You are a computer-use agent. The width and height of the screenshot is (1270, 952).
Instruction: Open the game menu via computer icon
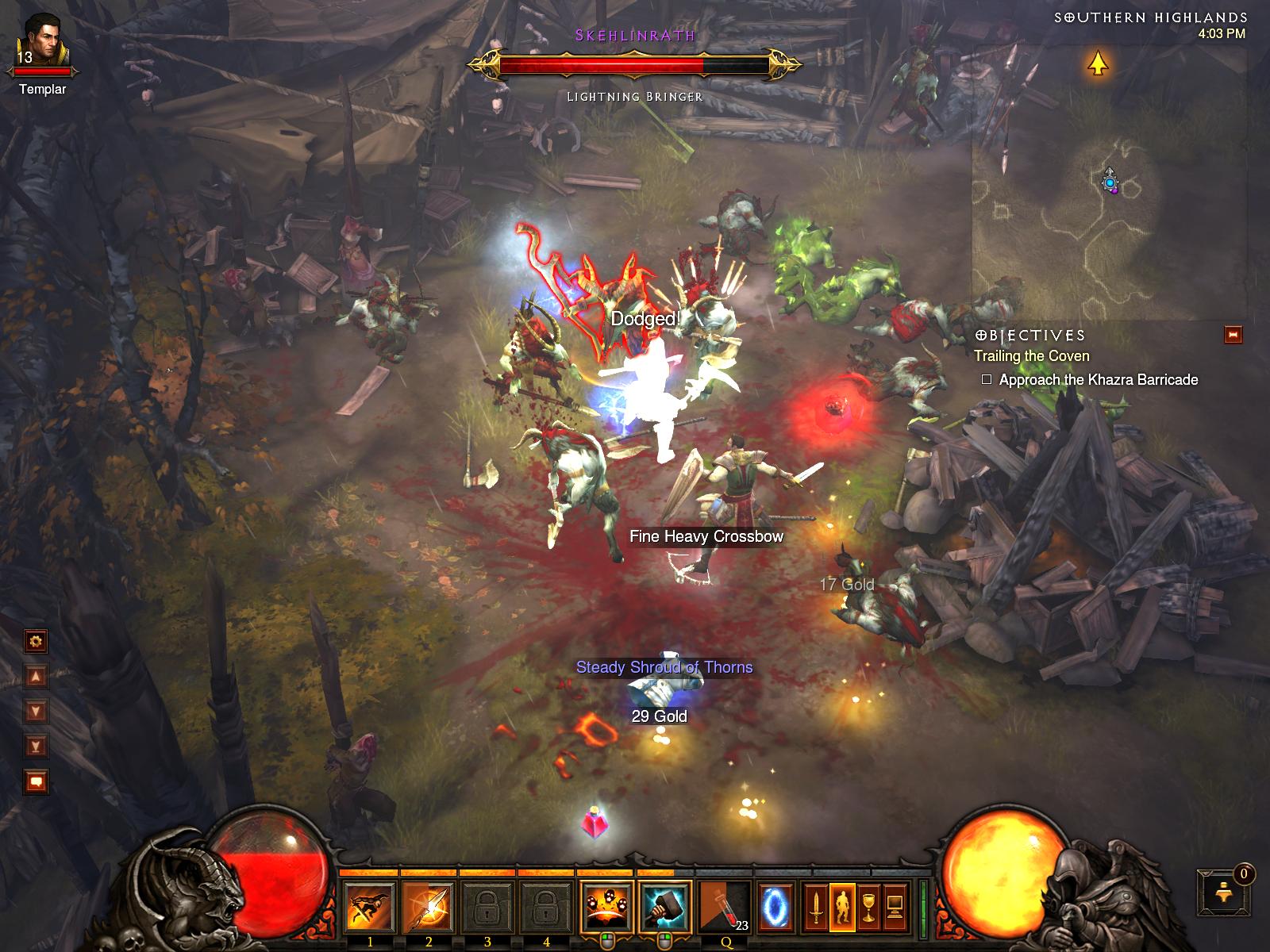pyautogui.click(x=895, y=907)
